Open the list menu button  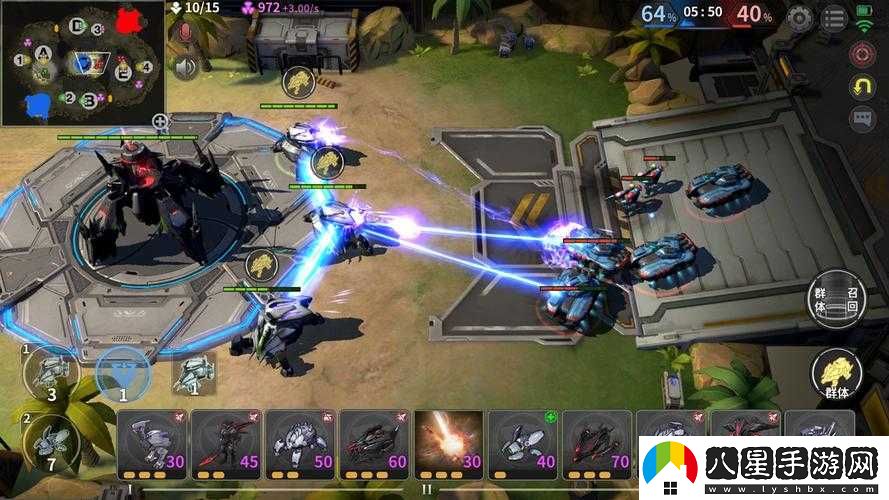[833, 17]
